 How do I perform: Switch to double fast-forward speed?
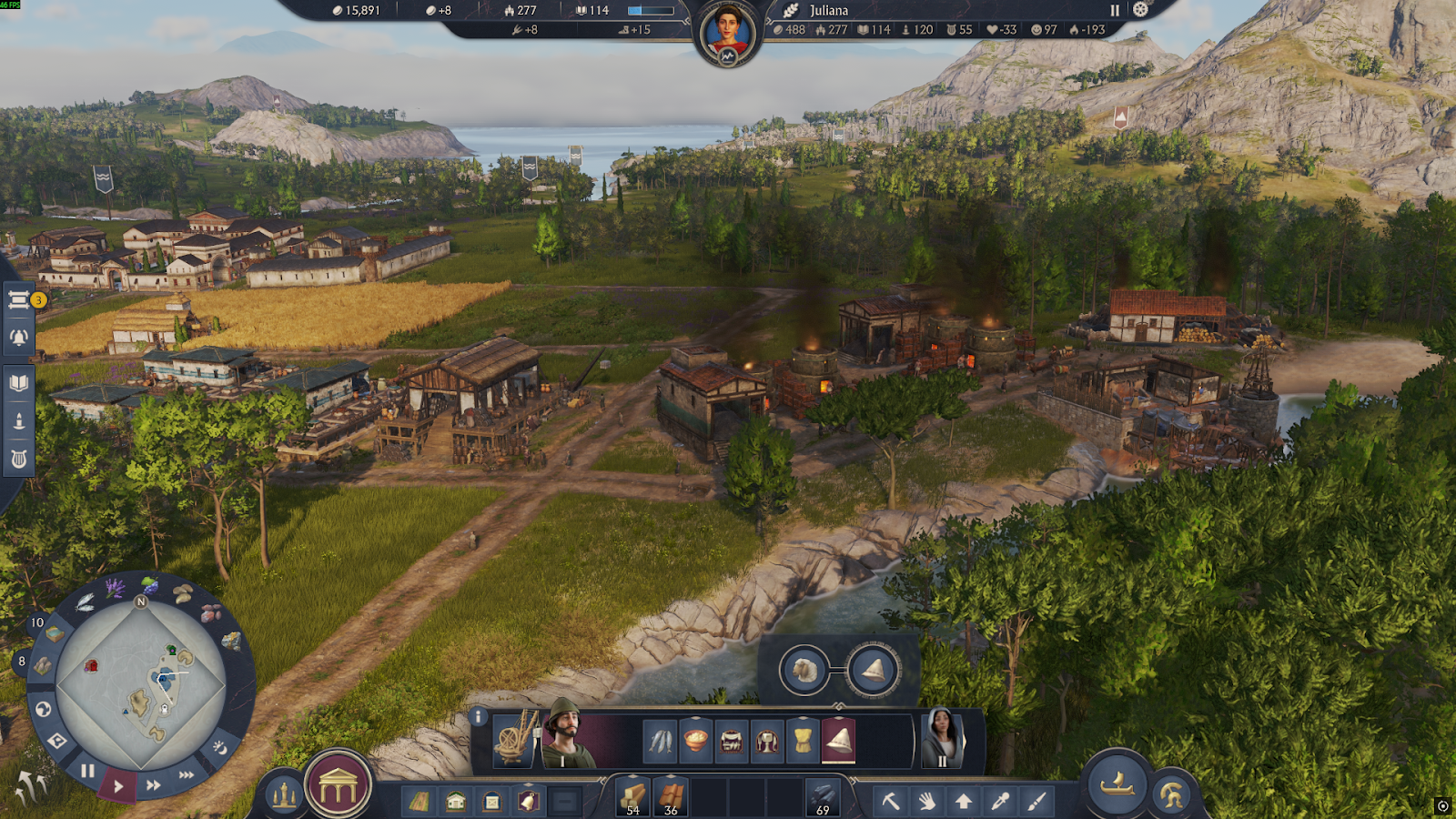(154, 784)
